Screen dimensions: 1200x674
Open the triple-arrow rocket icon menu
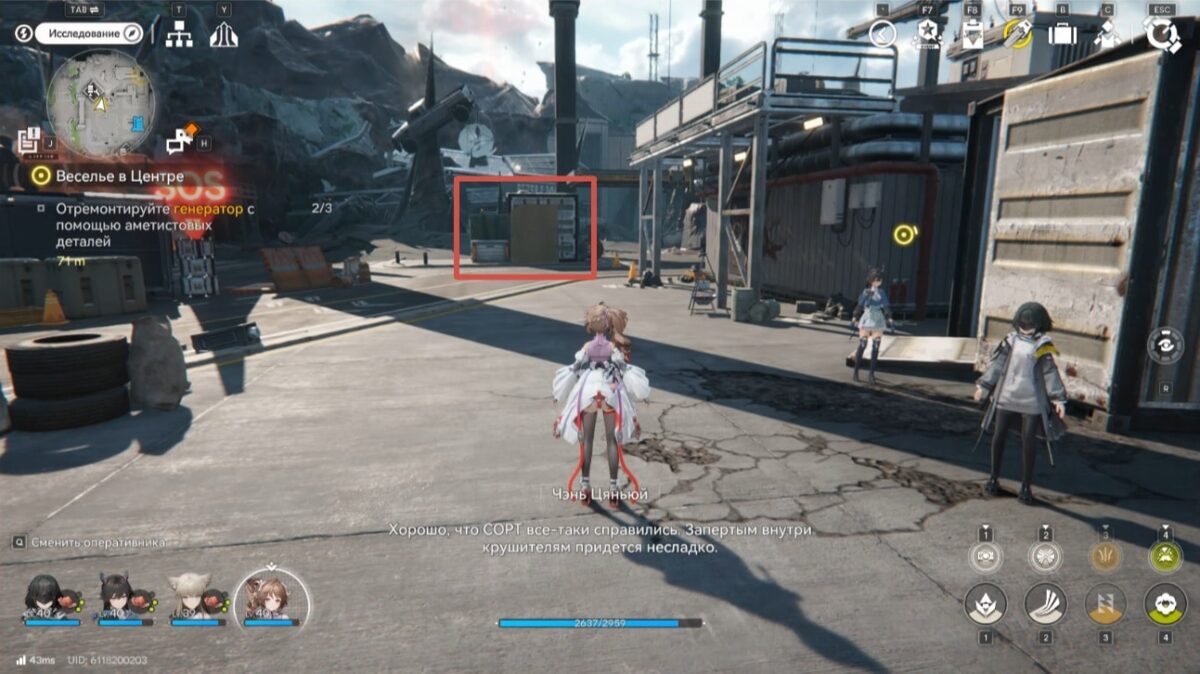[223, 35]
